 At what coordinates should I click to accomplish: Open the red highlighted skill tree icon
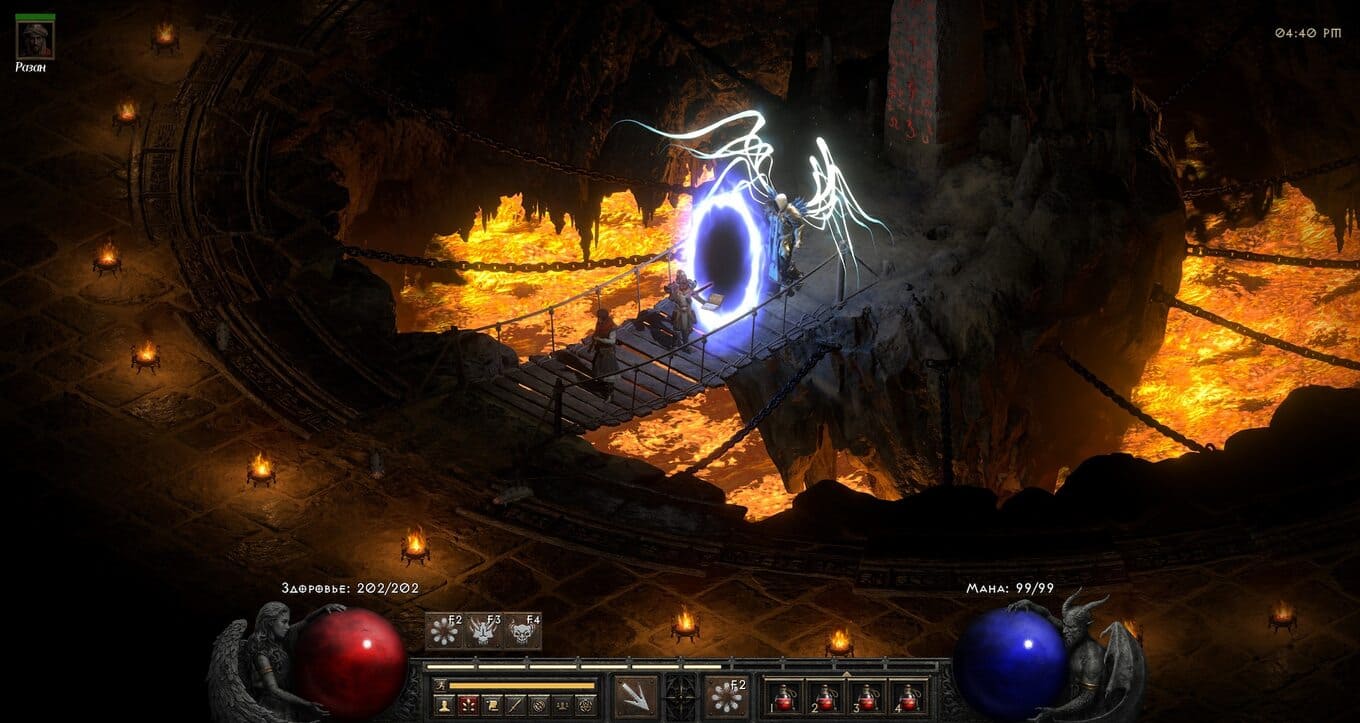pos(467,705)
